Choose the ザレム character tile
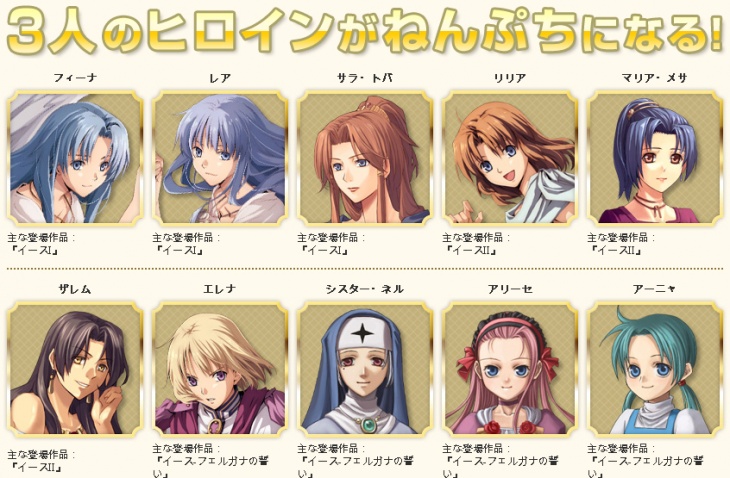730x478 pixels. pyautogui.click(x=75, y=369)
